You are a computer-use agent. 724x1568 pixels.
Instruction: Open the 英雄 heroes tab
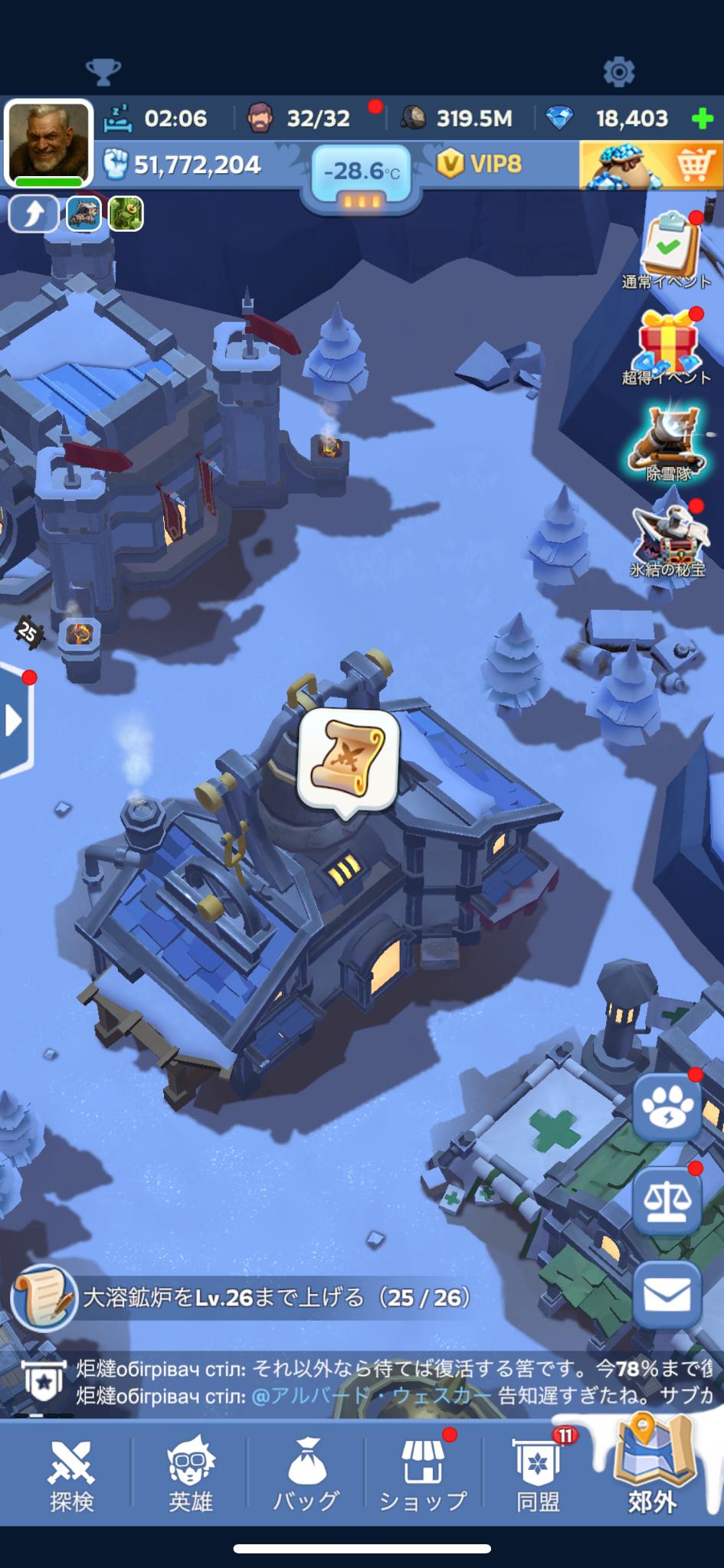(190, 1475)
